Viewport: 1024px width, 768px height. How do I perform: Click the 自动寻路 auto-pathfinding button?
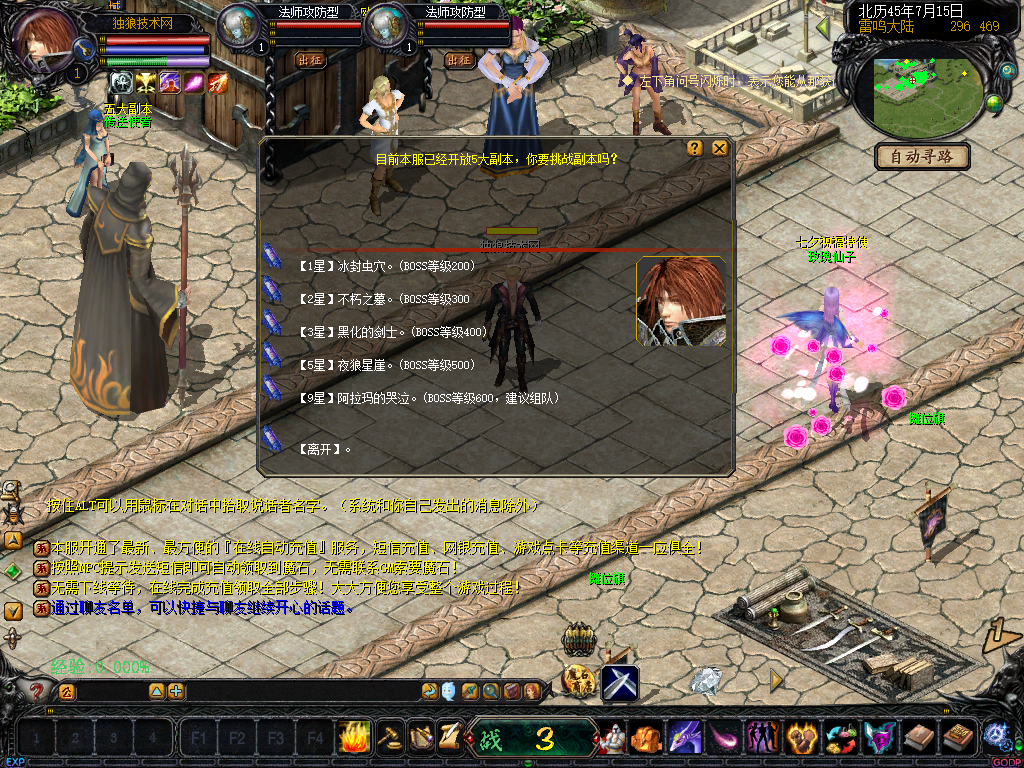pyautogui.click(x=922, y=156)
